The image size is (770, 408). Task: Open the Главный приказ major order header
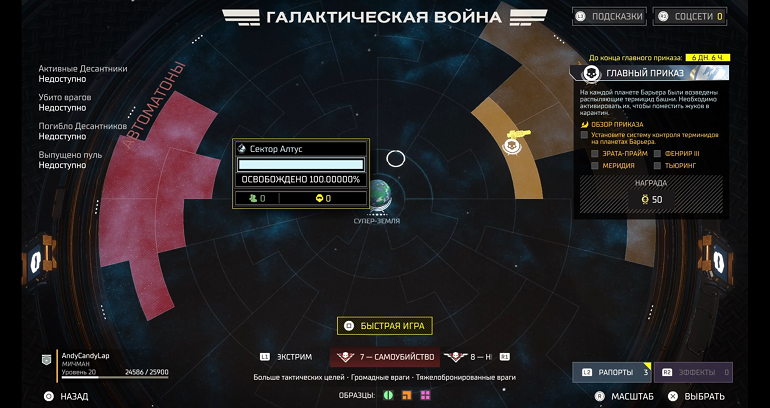pos(650,73)
